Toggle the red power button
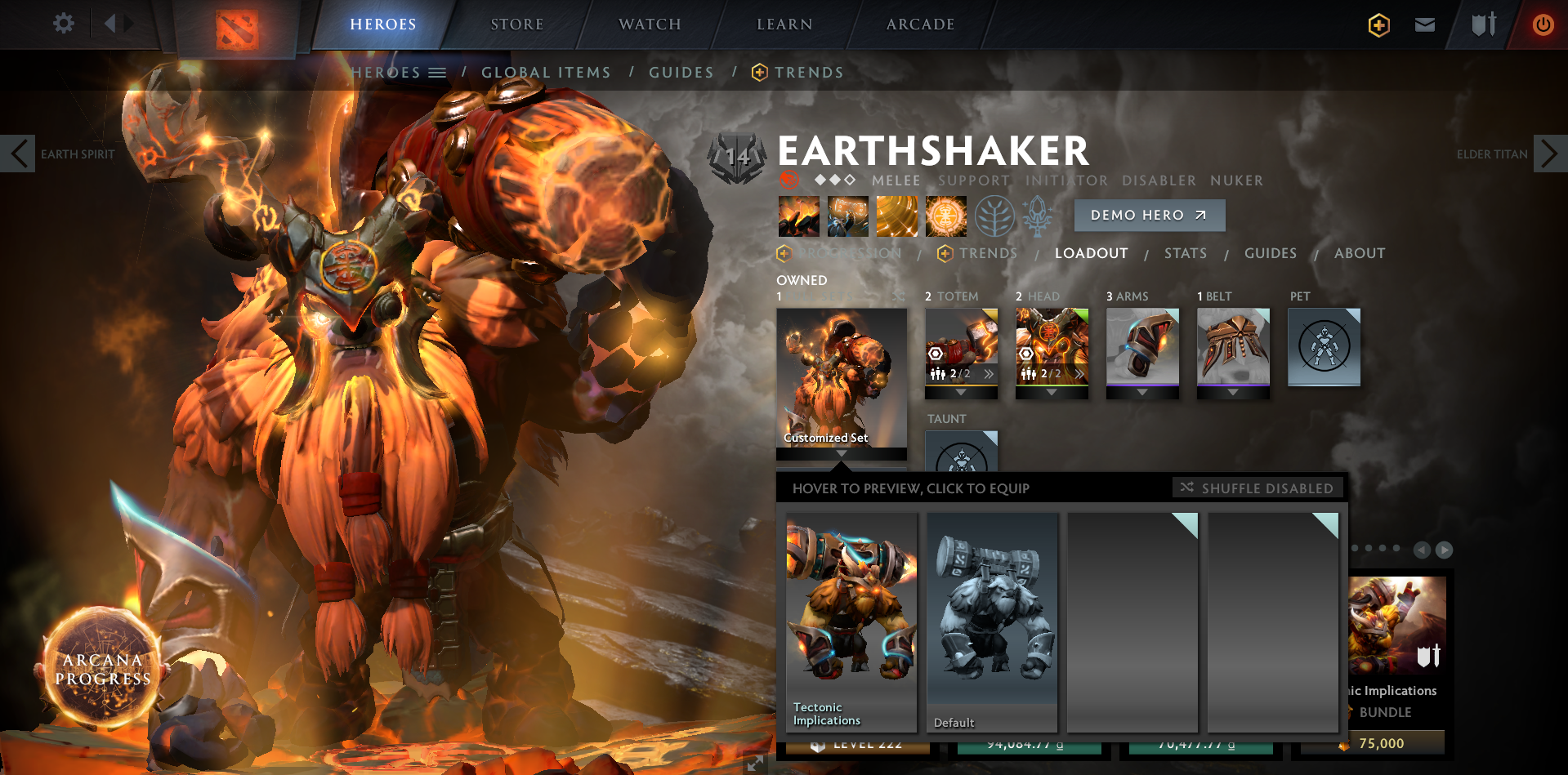Image resolution: width=1568 pixels, height=775 pixels. (1543, 24)
